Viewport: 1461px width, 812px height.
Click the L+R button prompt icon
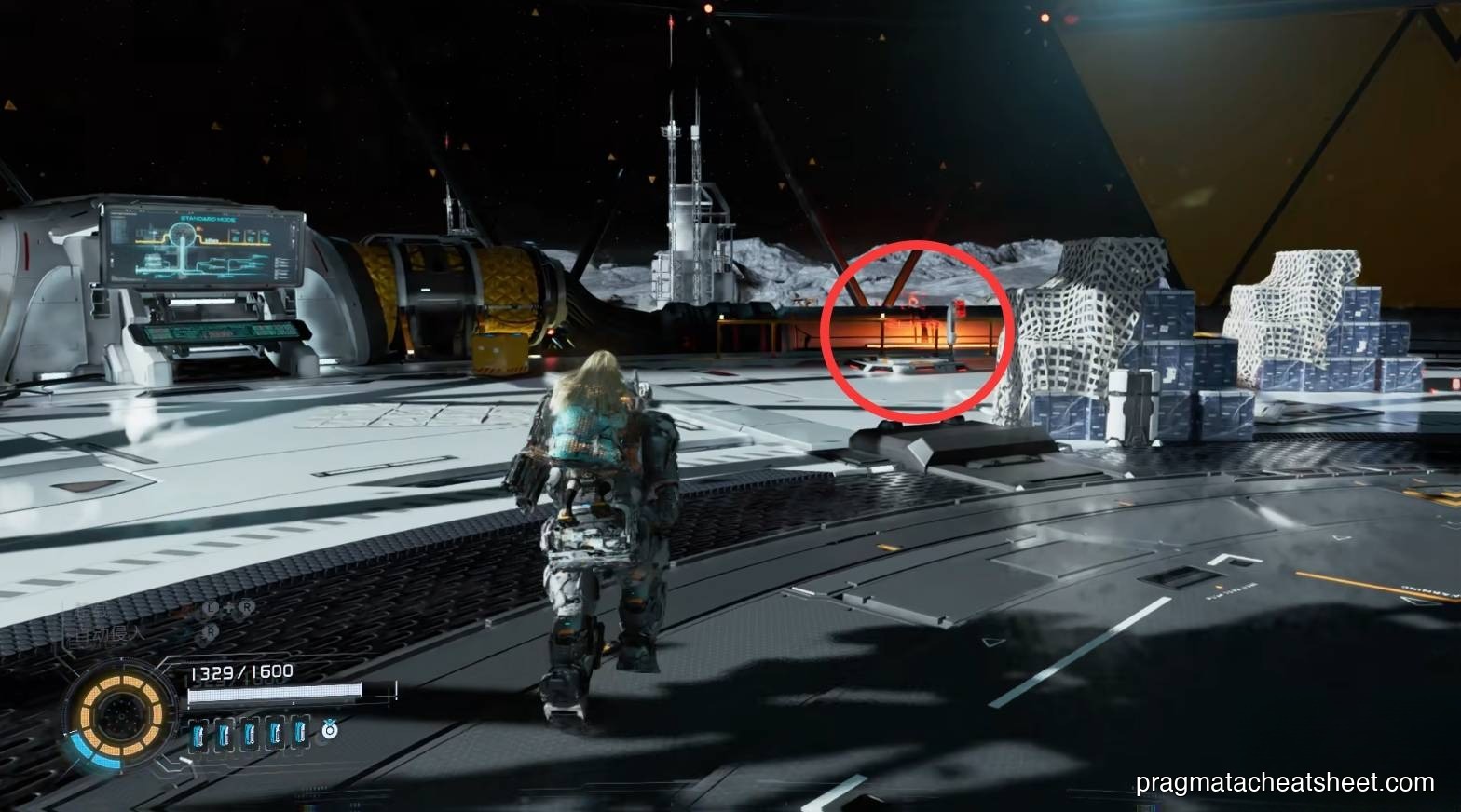228,606
